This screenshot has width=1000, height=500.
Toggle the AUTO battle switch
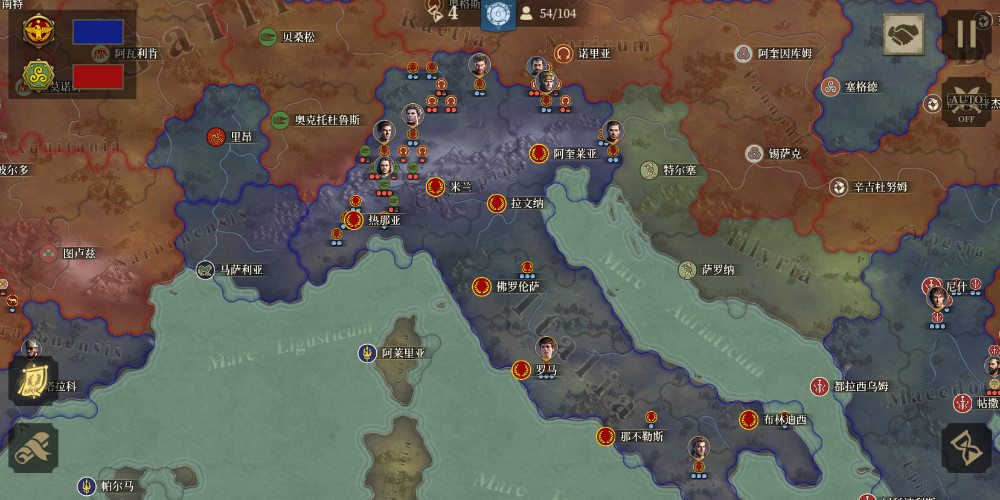[966, 101]
